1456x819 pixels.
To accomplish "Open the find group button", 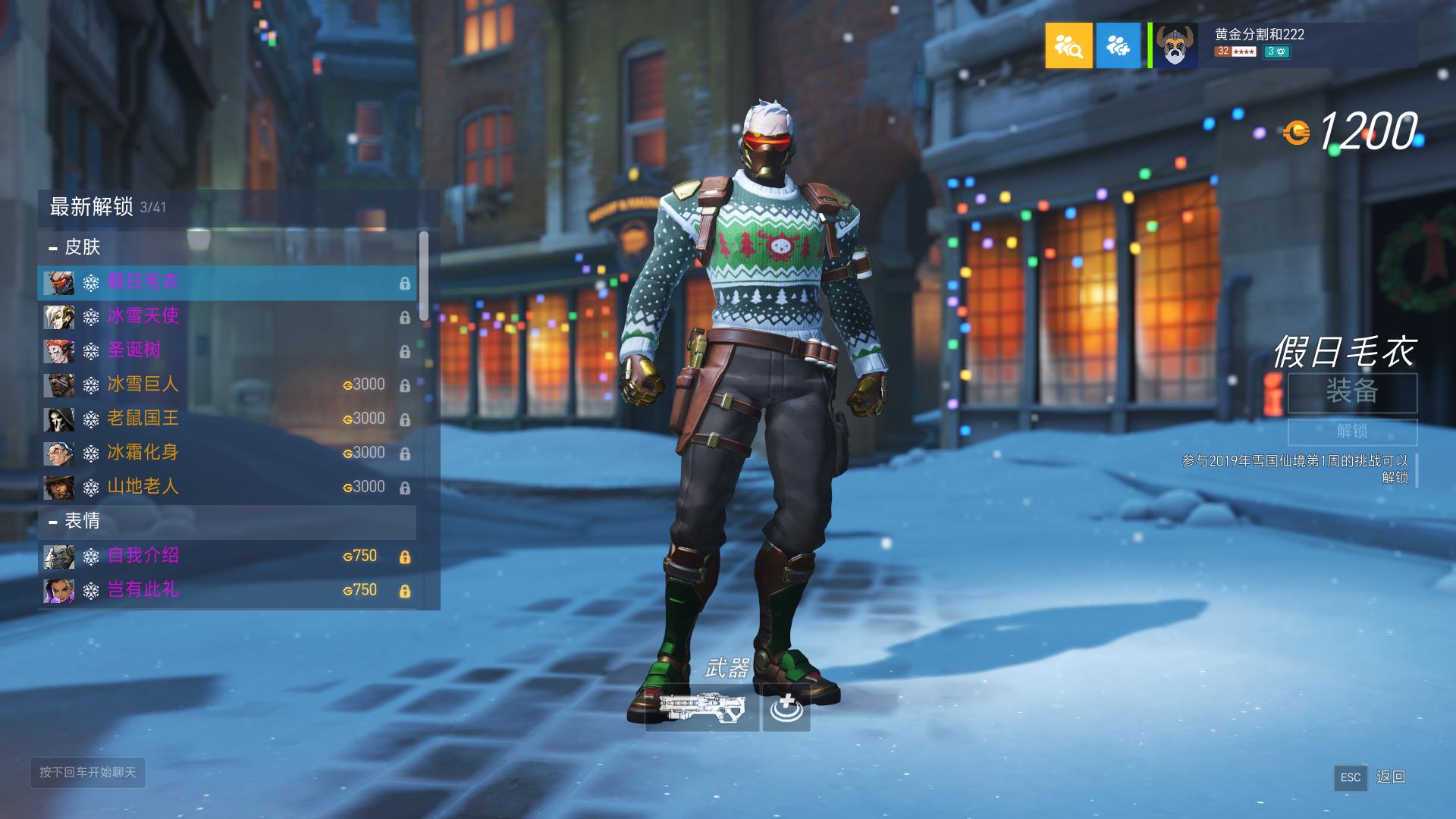I will pos(1068,45).
